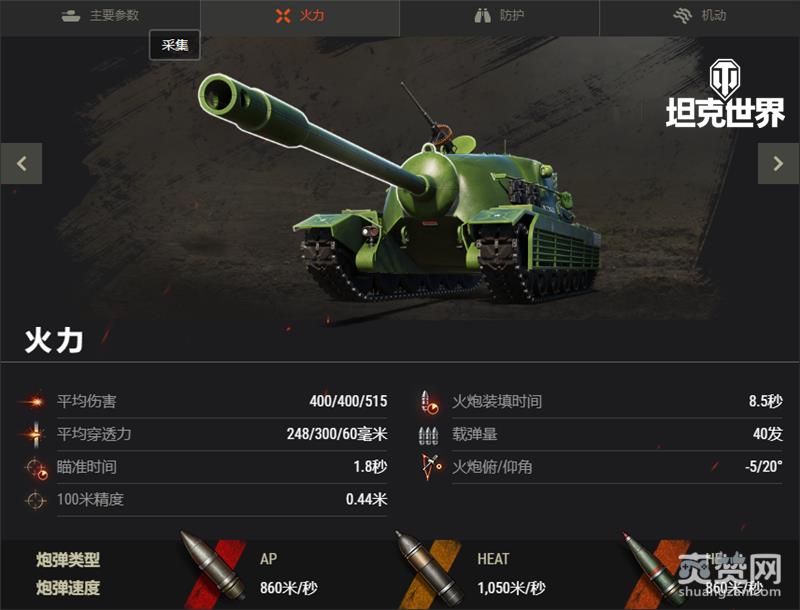Advance to the next tank image
The image size is (800, 610).
pyautogui.click(x=778, y=164)
